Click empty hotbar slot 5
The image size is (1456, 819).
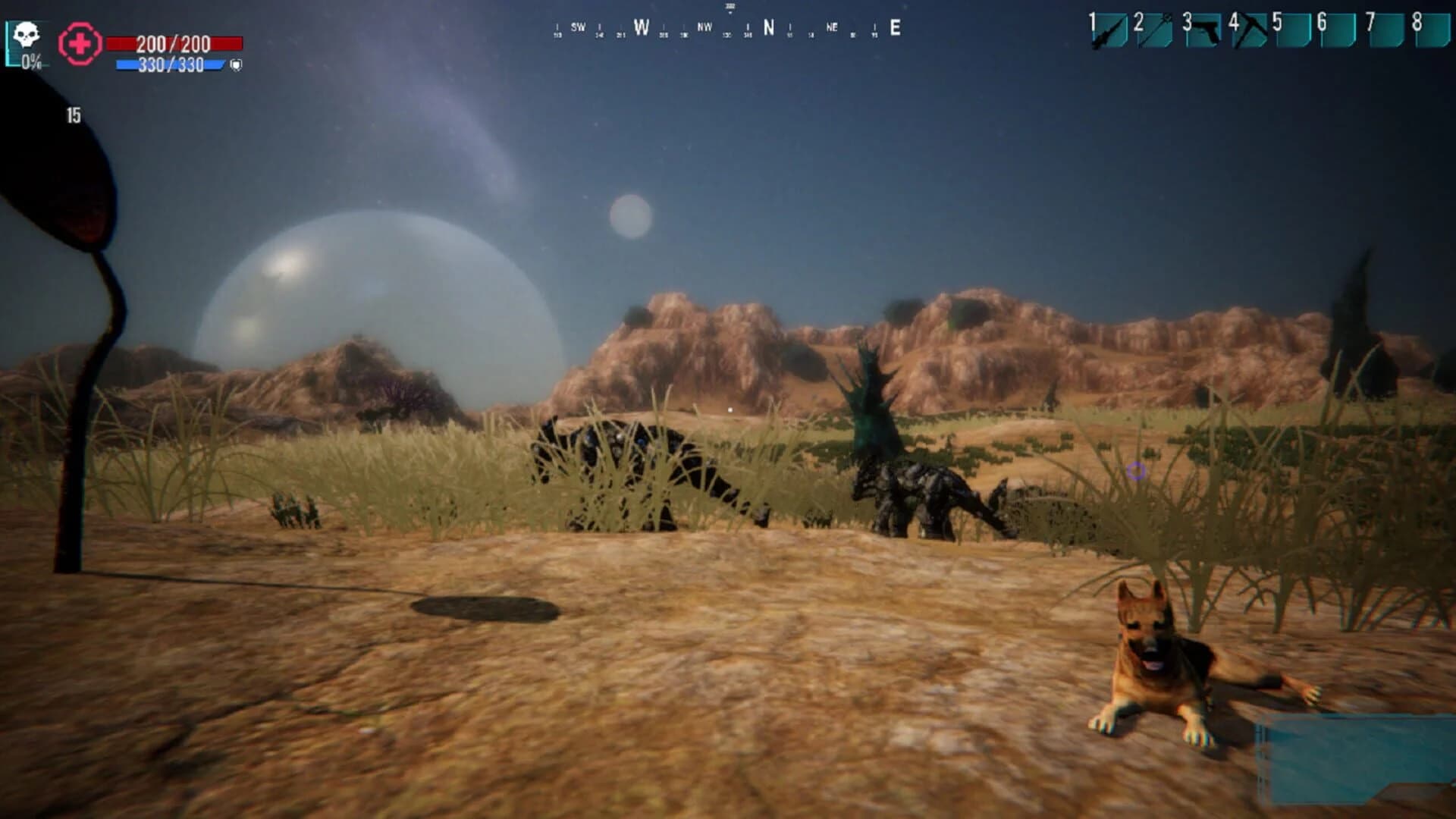coord(1293,30)
